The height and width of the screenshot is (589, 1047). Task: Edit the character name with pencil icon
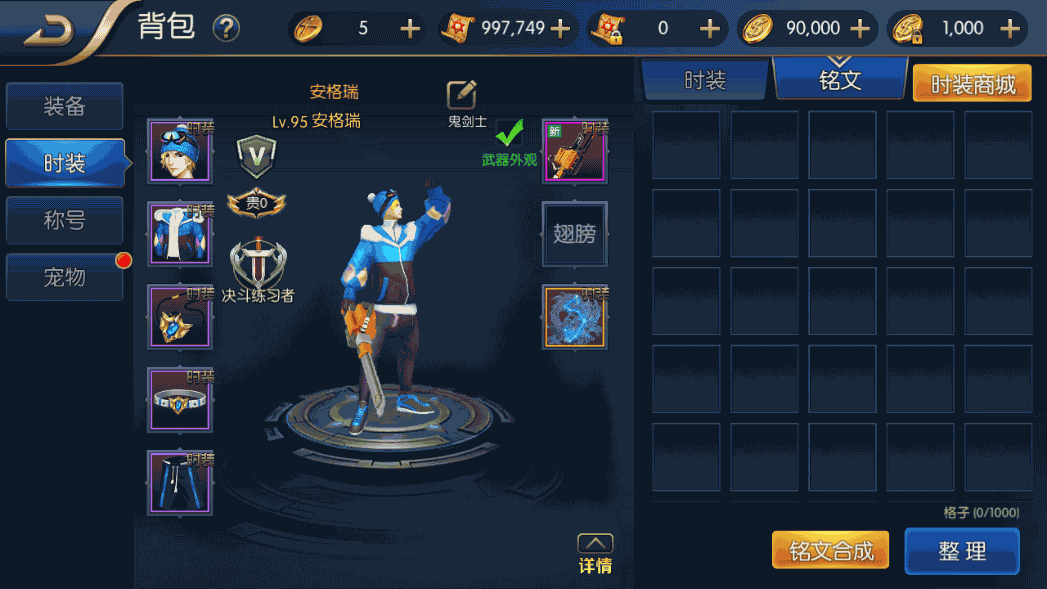461,94
